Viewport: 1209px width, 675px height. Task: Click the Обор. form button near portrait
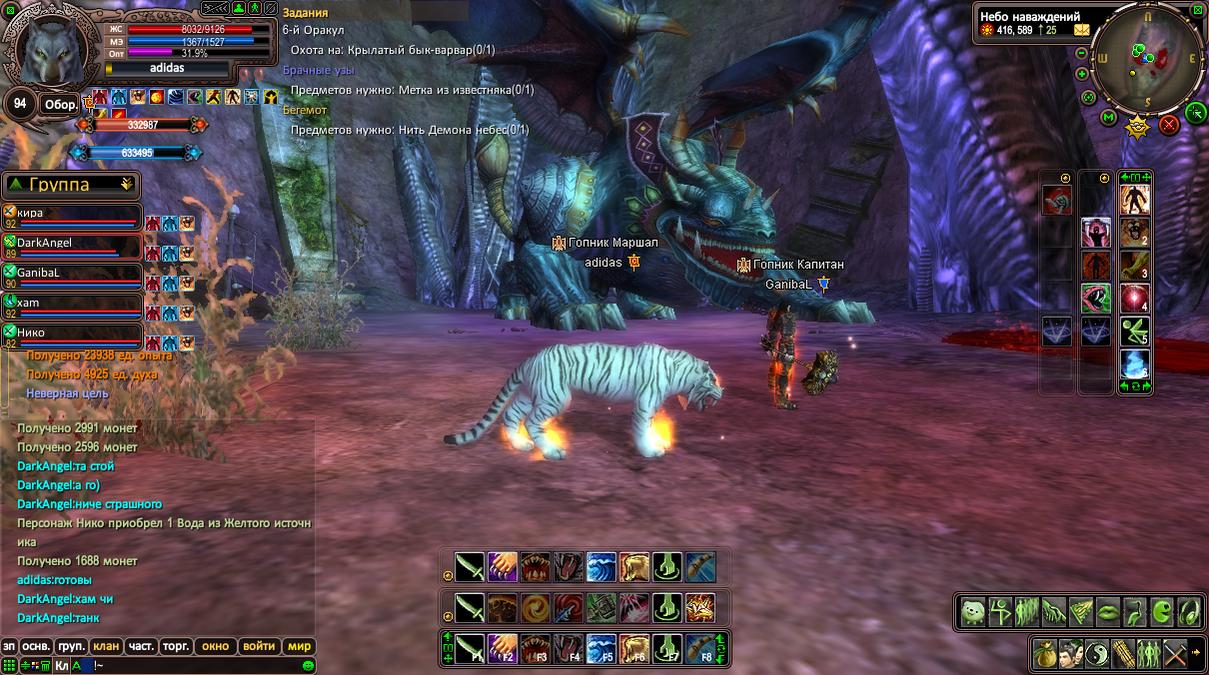click(61, 104)
